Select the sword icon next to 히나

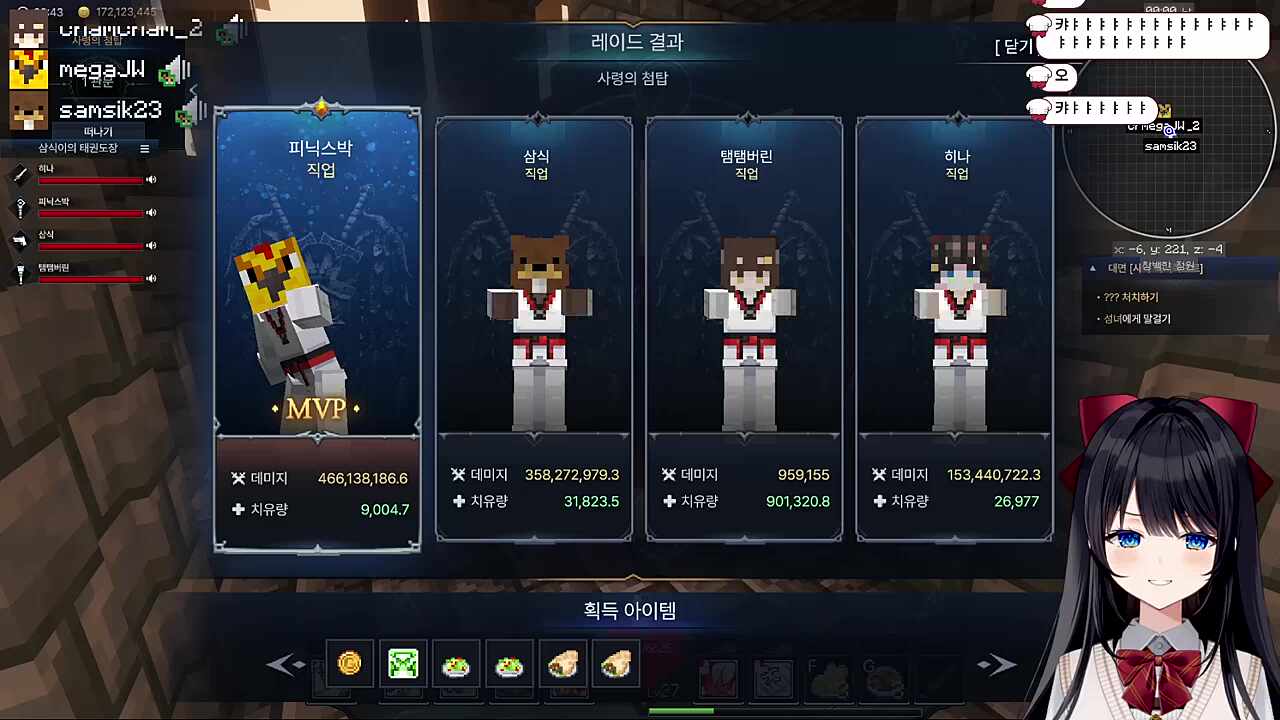[21, 175]
